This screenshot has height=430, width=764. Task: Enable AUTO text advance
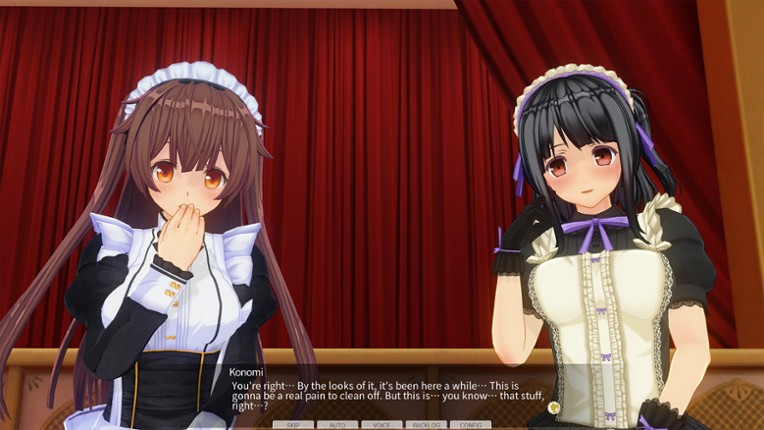pos(337,425)
